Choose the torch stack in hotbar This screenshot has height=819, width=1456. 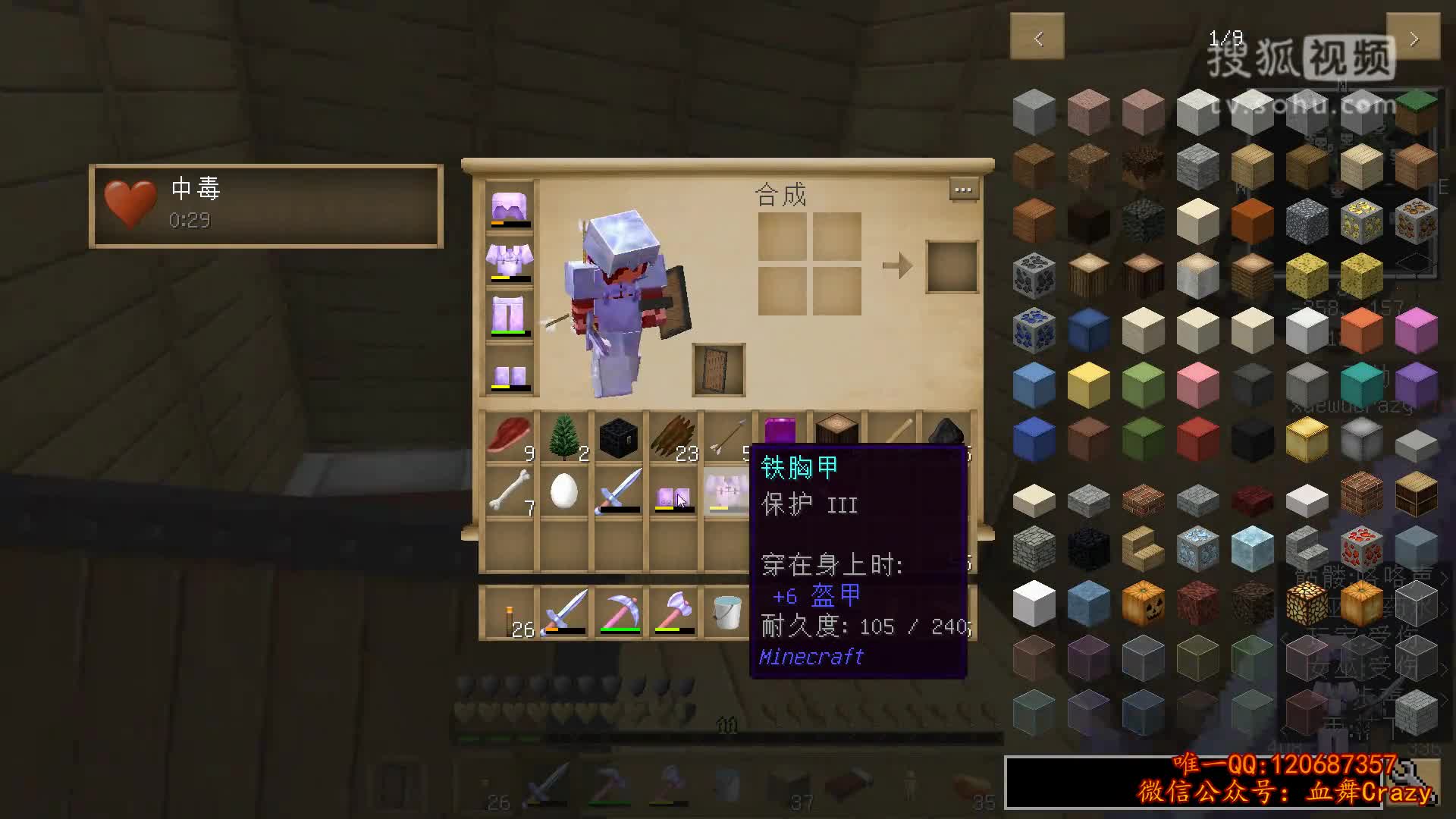[x=510, y=611]
